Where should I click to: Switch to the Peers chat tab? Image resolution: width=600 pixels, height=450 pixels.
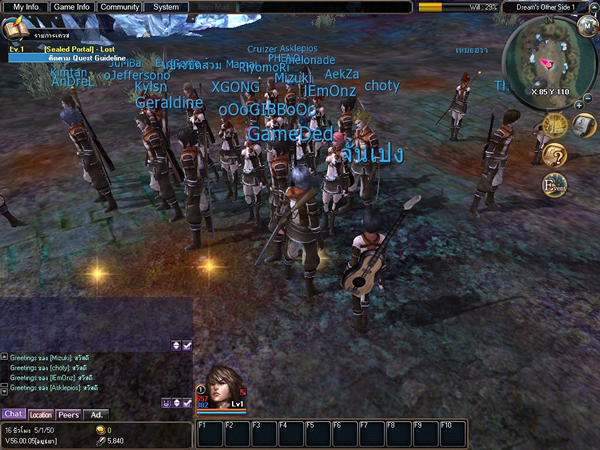coord(69,414)
